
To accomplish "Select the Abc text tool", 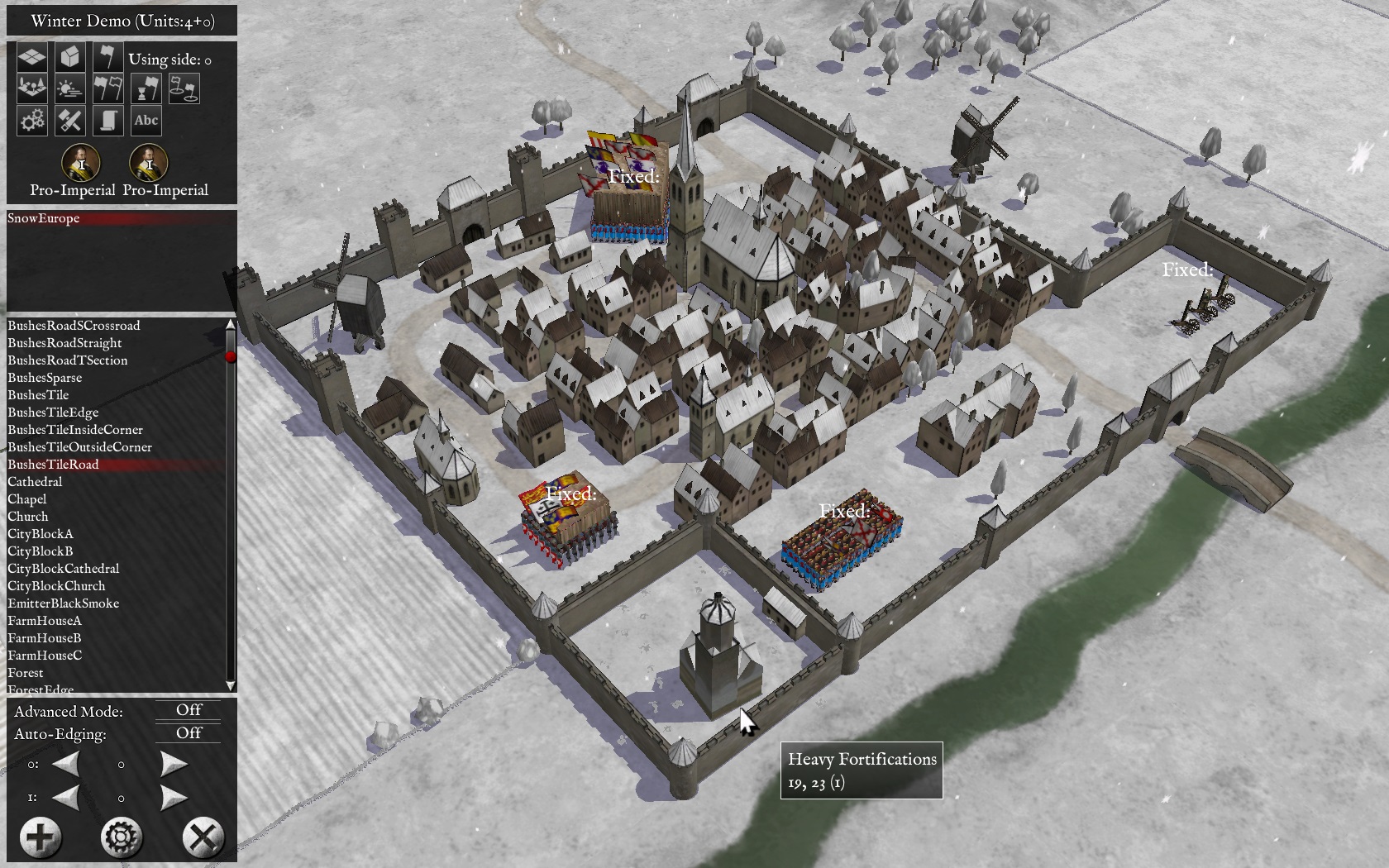I will 146,121.
